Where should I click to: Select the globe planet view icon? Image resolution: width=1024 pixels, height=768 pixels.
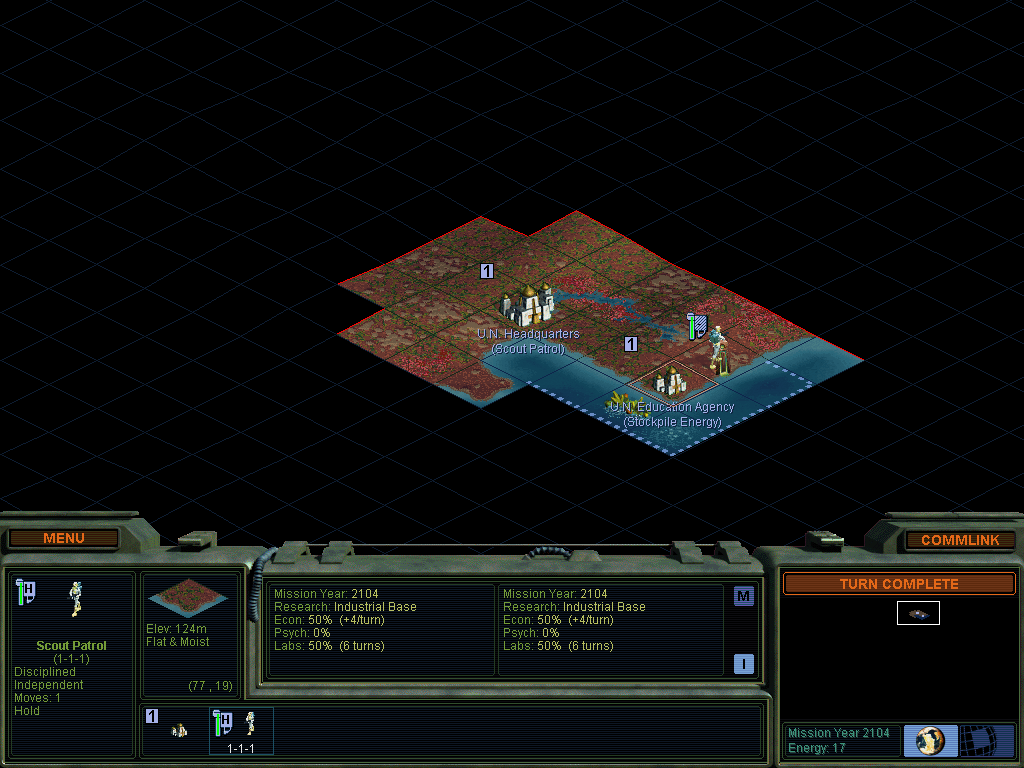pos(930,740)
